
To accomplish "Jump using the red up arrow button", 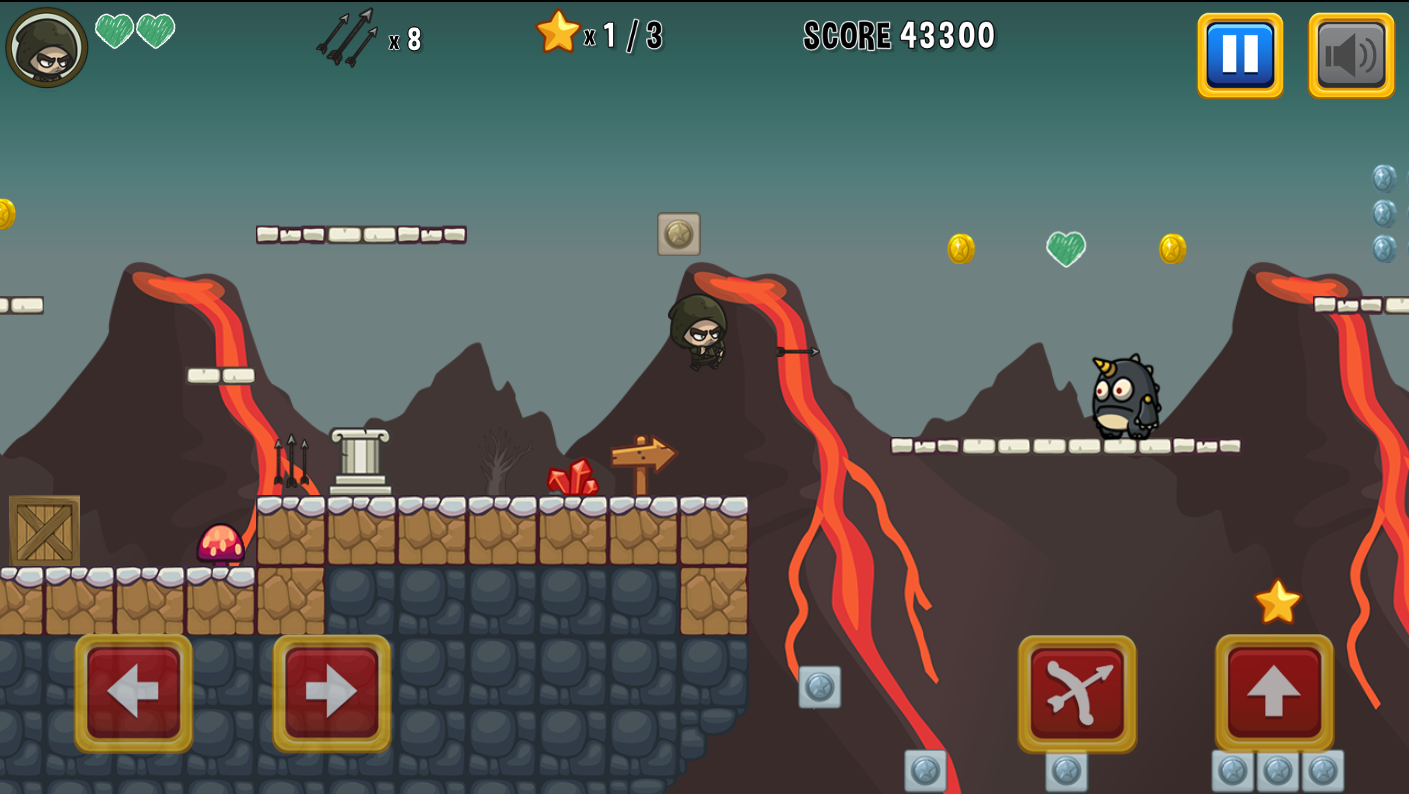I will pyautogui.click(x=1274, y=693).
